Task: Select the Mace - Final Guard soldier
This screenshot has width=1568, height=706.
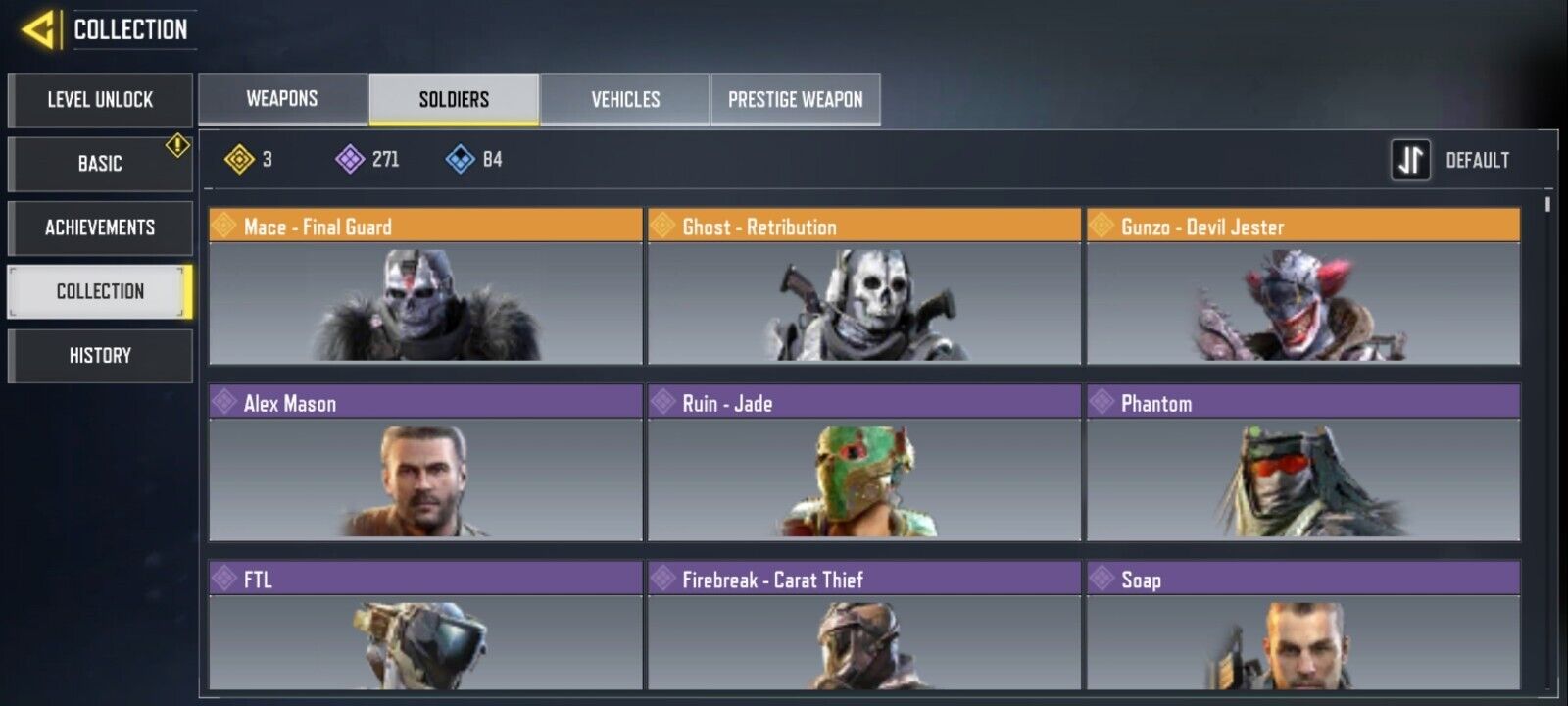Action: [425, 286]
